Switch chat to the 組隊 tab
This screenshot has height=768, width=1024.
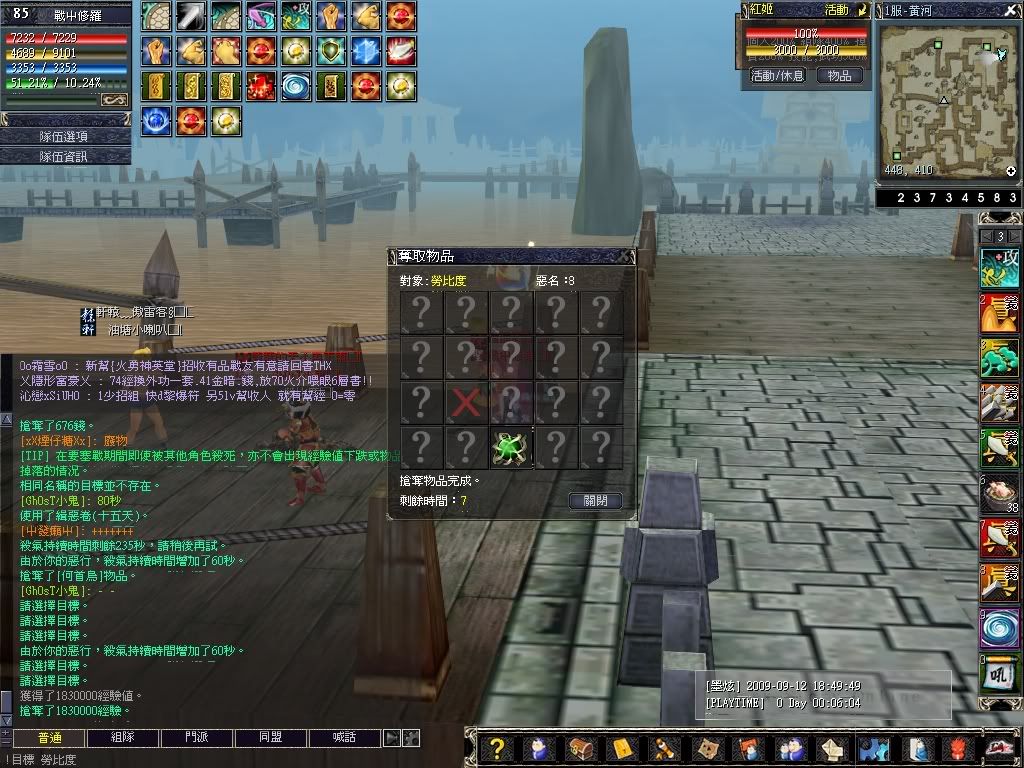[x=122, y=738]
